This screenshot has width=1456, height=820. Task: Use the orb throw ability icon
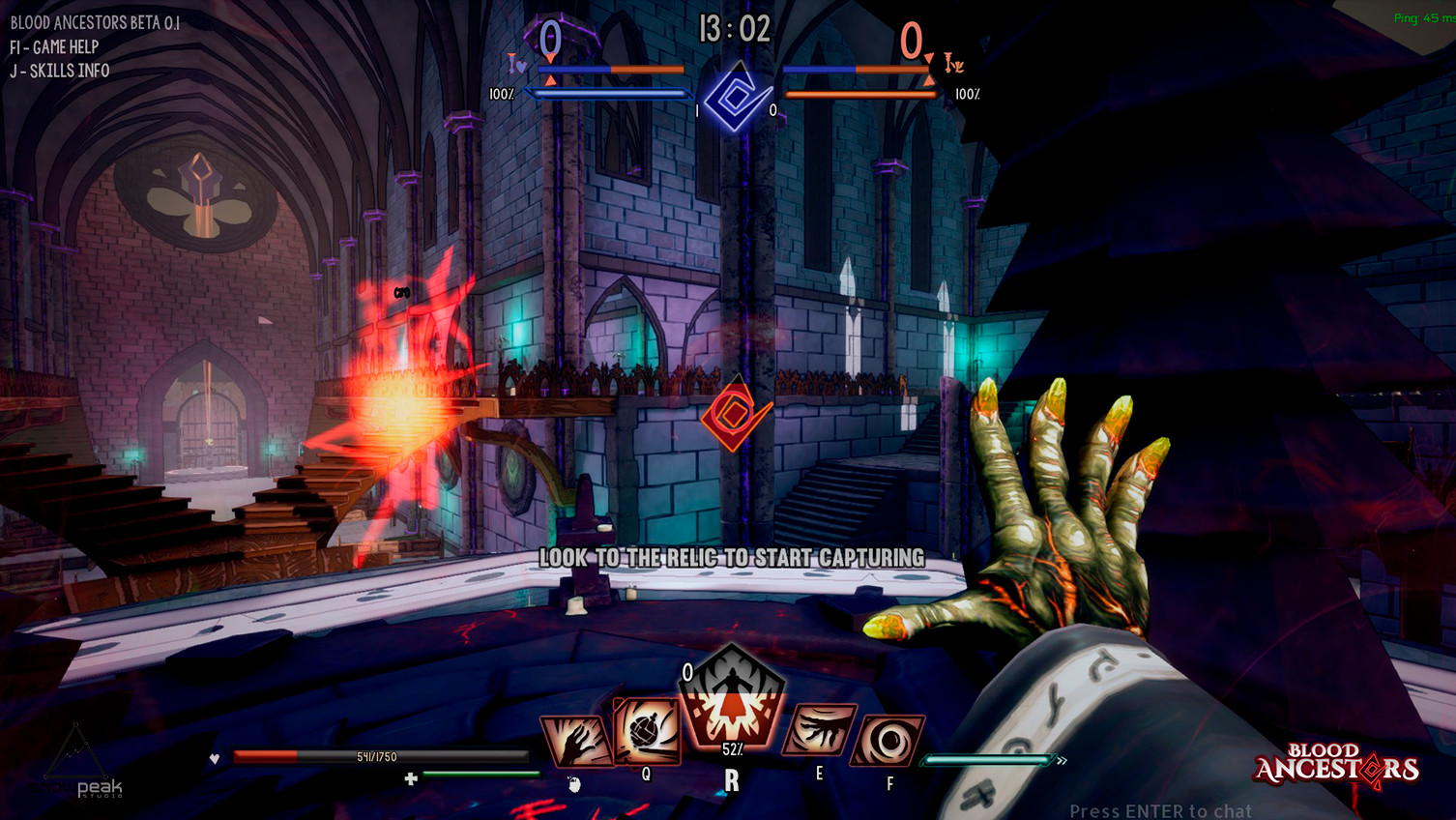646,732
